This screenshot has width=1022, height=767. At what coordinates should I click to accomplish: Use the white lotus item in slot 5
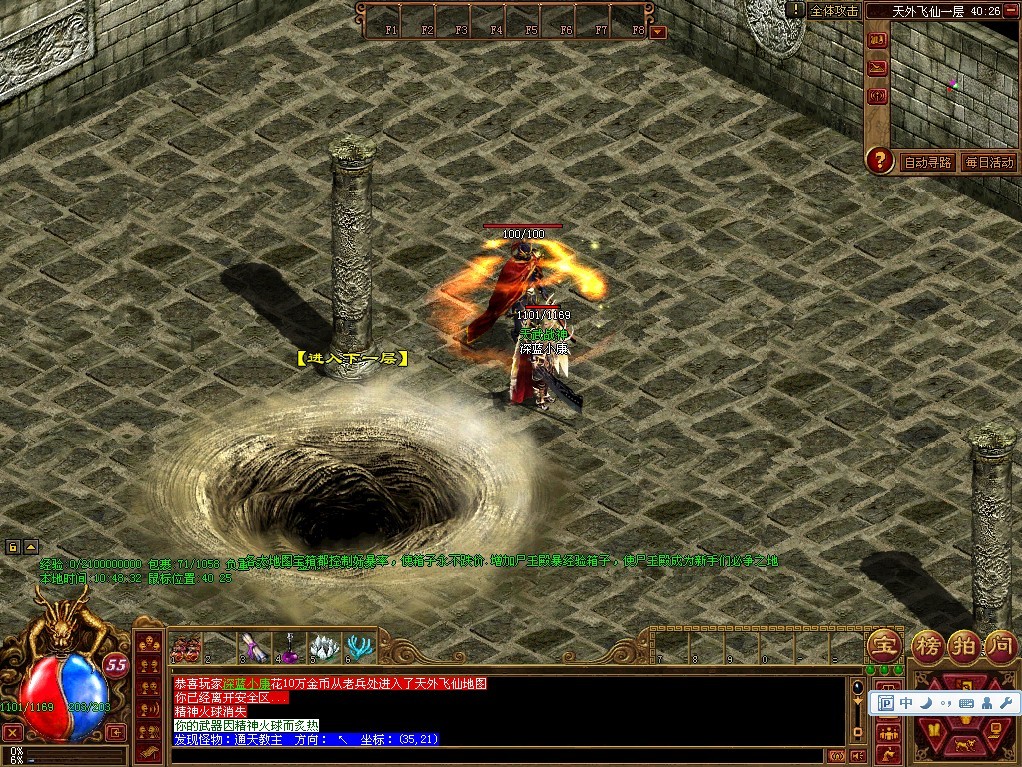pos(325,648)
